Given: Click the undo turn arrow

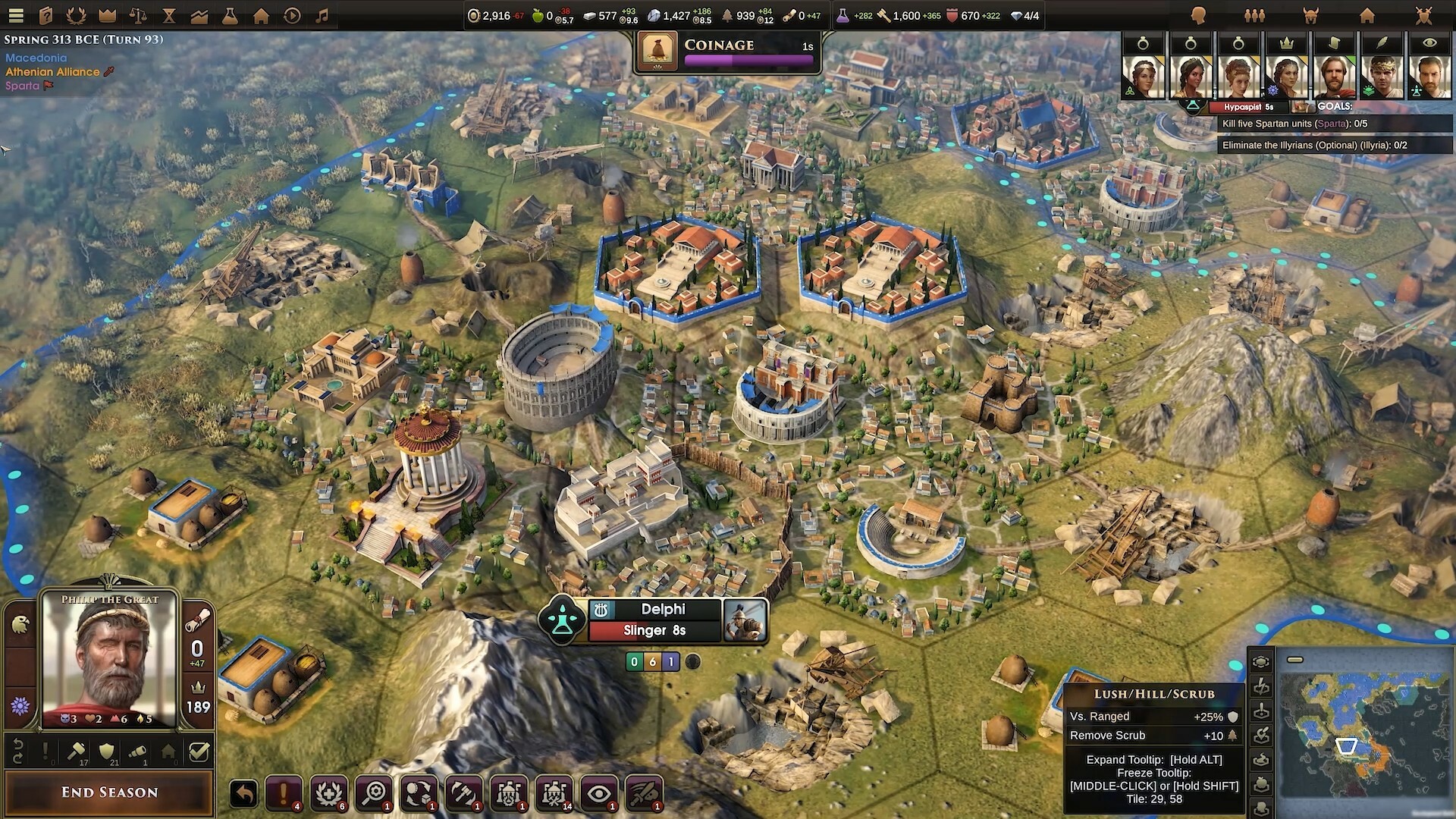Looking at the screenshot, I should [x=243, y=792].
